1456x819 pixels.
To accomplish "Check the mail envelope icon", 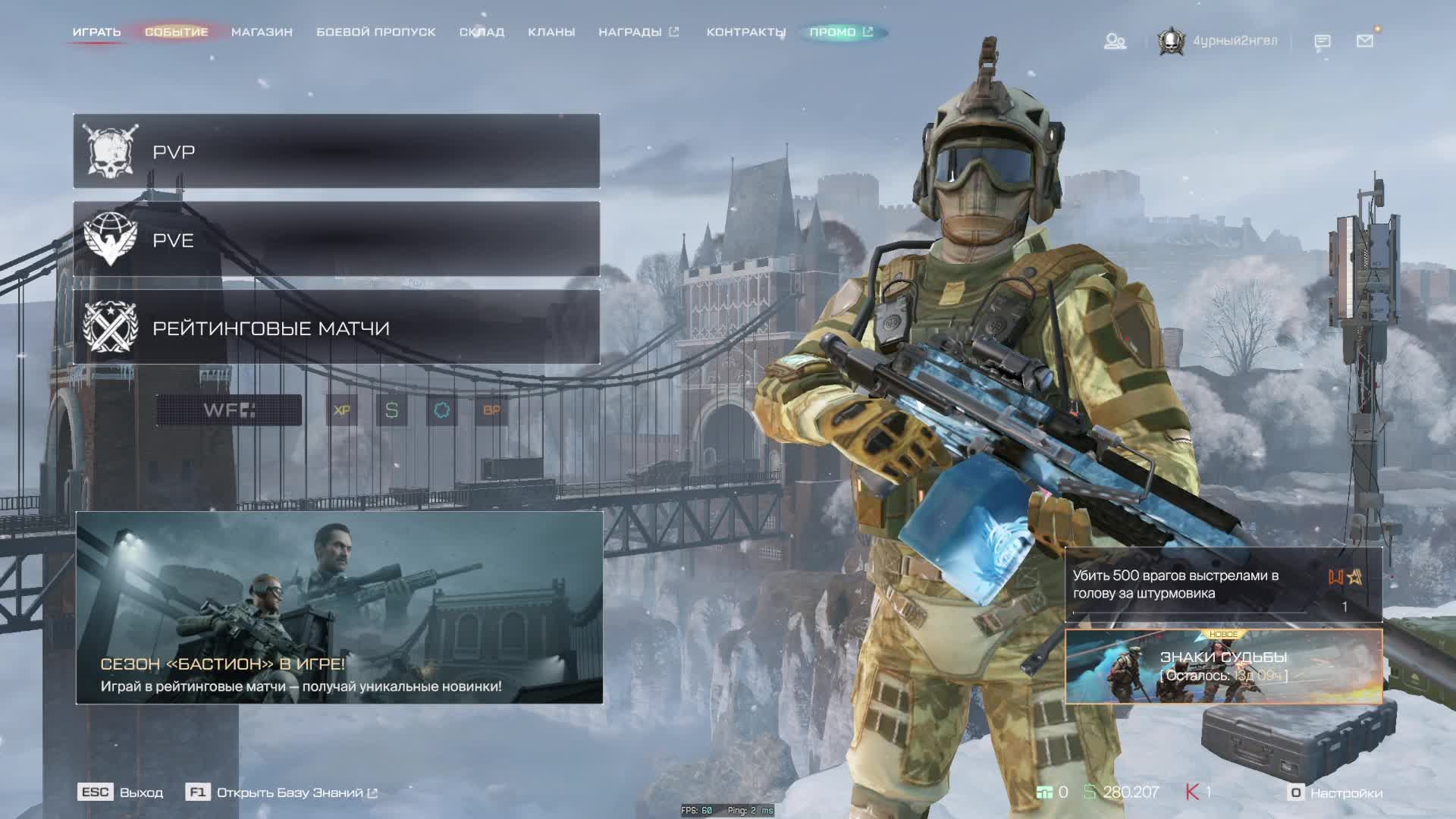I will [x=1364, y=41].
